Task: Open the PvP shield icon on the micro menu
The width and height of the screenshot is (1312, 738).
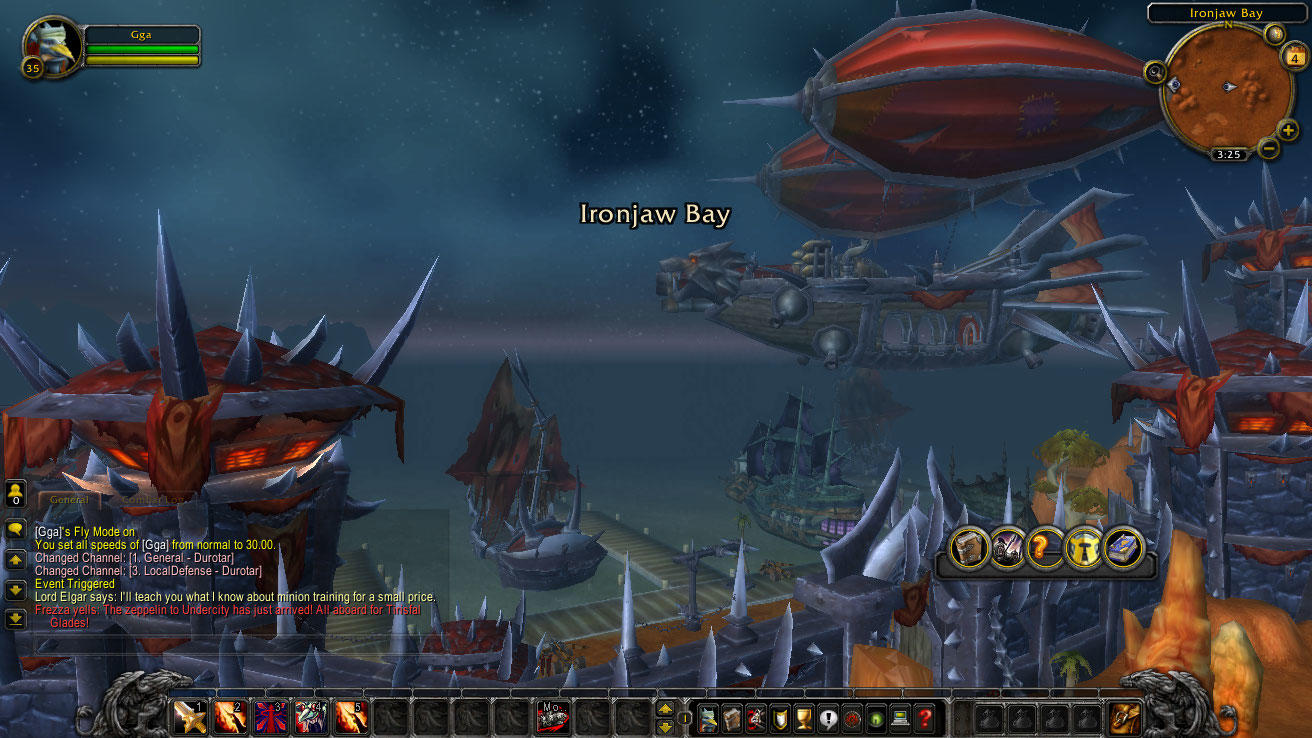Action: click(779, 717)
